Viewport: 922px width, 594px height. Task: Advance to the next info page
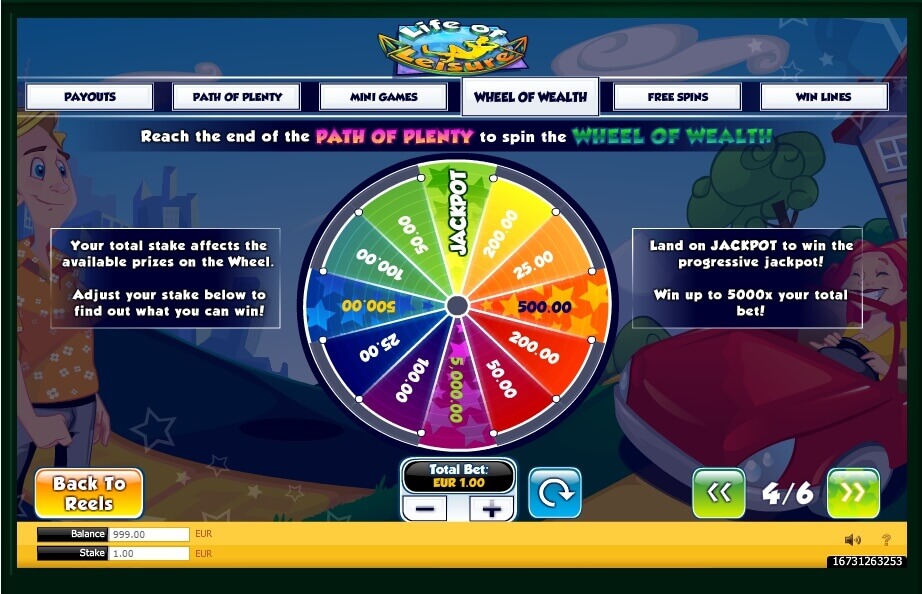tap(853, 493)
